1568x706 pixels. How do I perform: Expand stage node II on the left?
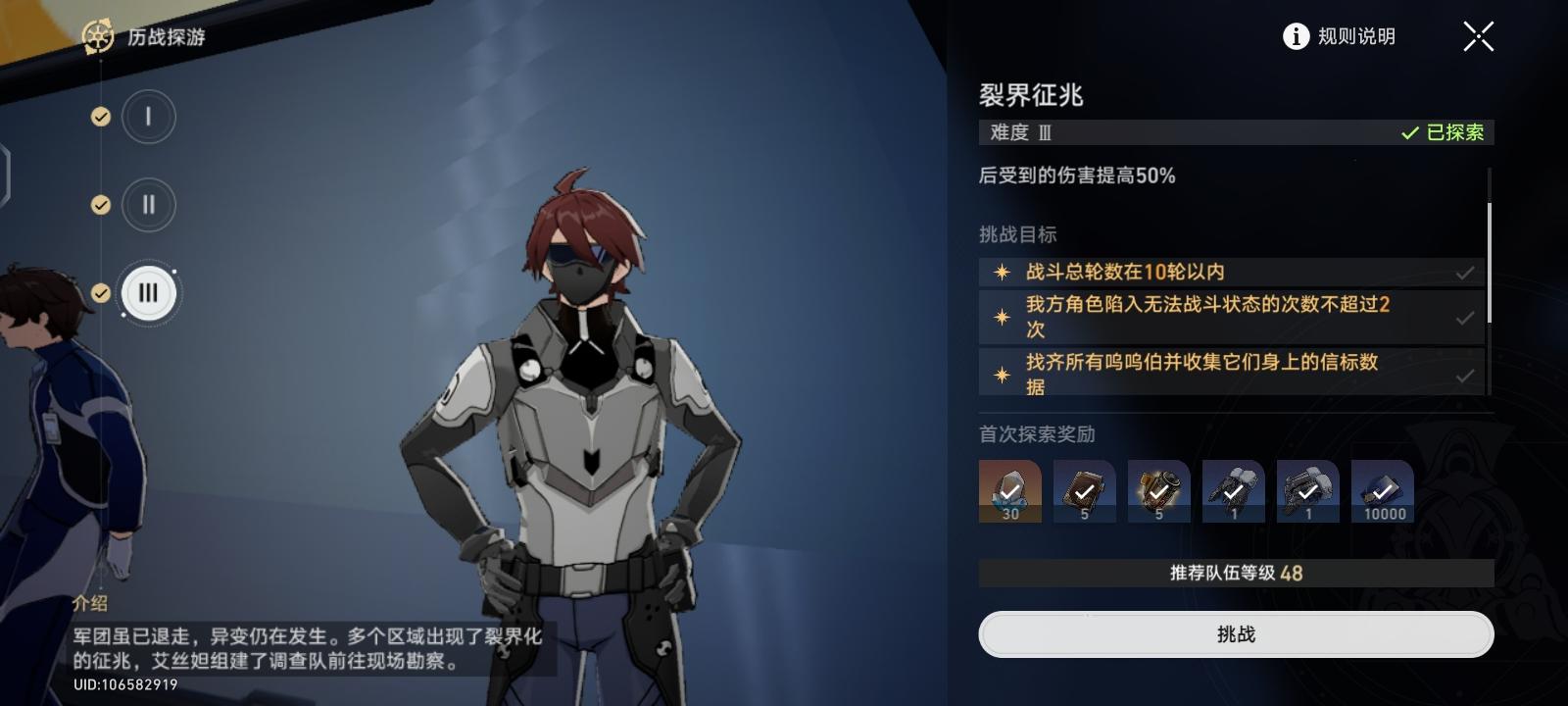tap(148, 205)
